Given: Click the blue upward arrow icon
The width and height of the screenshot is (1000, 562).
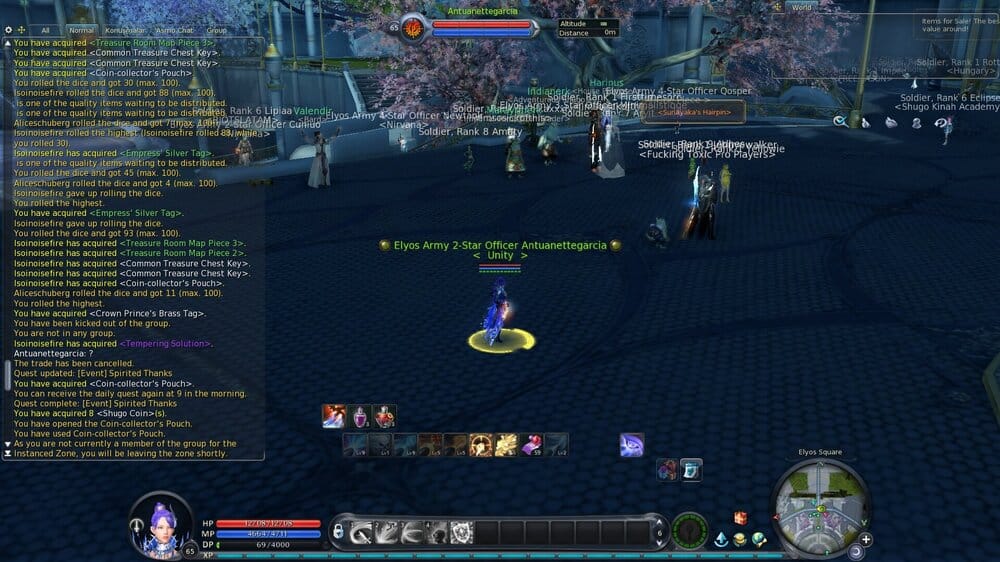Looking at the screenshot, I should (x=721, y=539).
